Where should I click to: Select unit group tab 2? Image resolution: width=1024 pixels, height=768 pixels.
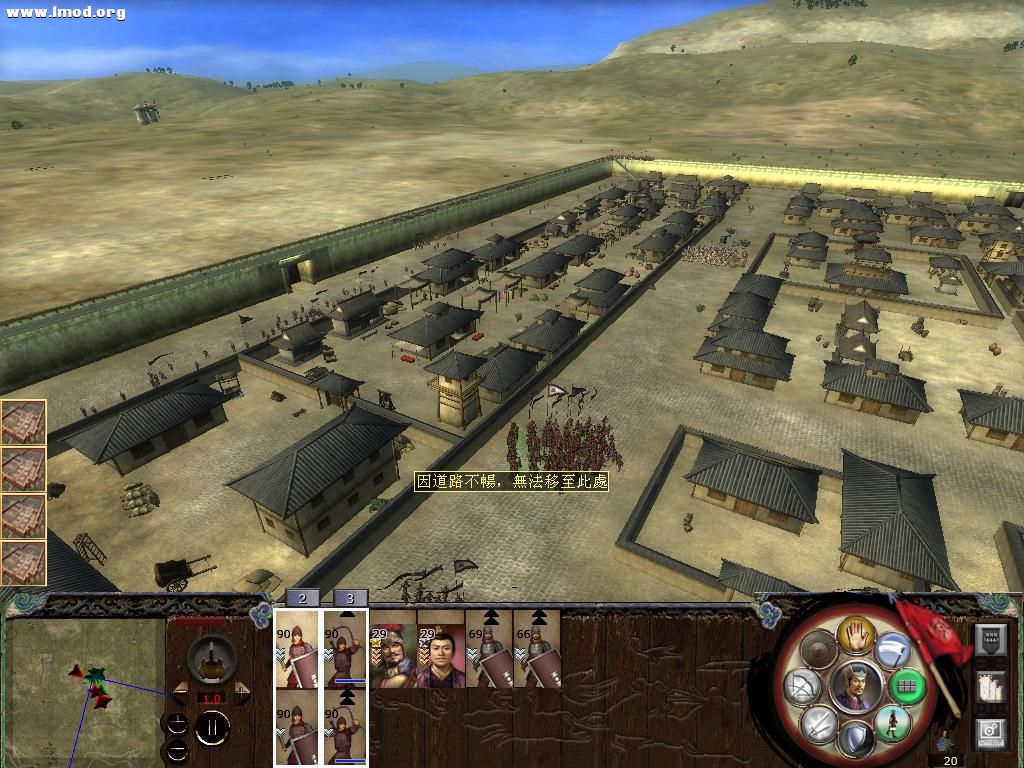click(x=302, y=598)
